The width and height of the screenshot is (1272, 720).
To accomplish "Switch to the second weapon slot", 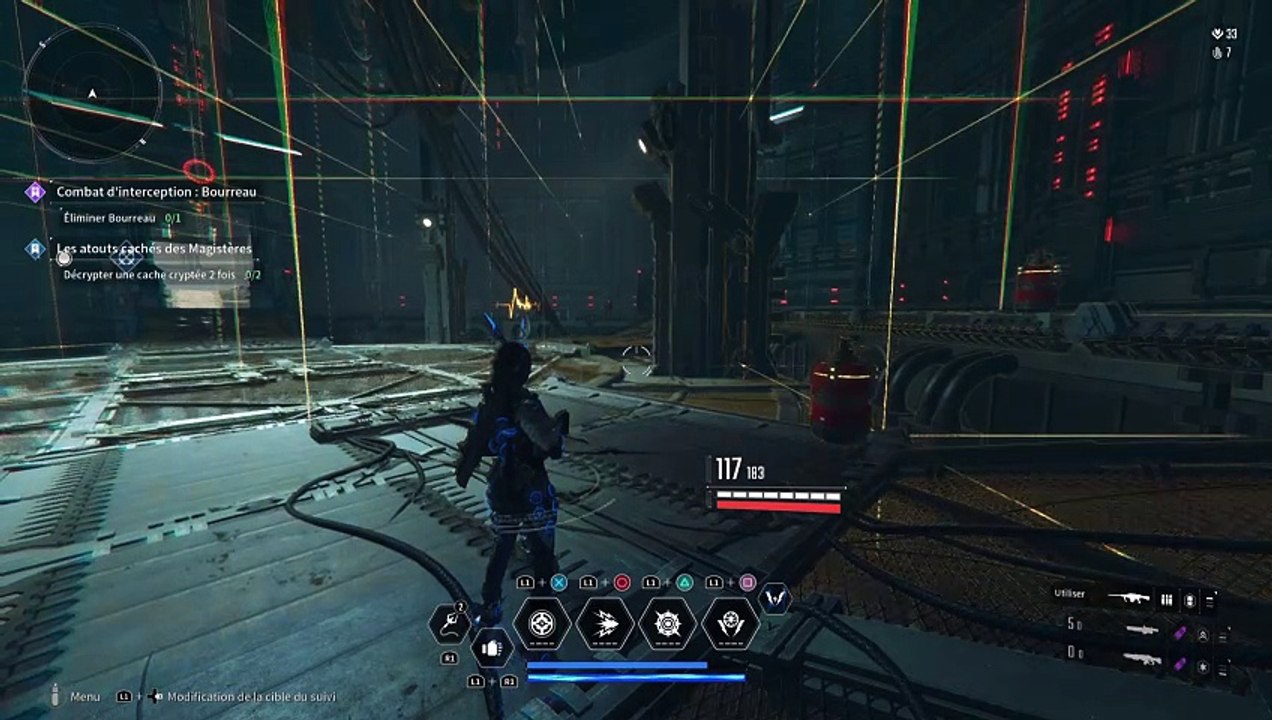I will (1142, 630).
